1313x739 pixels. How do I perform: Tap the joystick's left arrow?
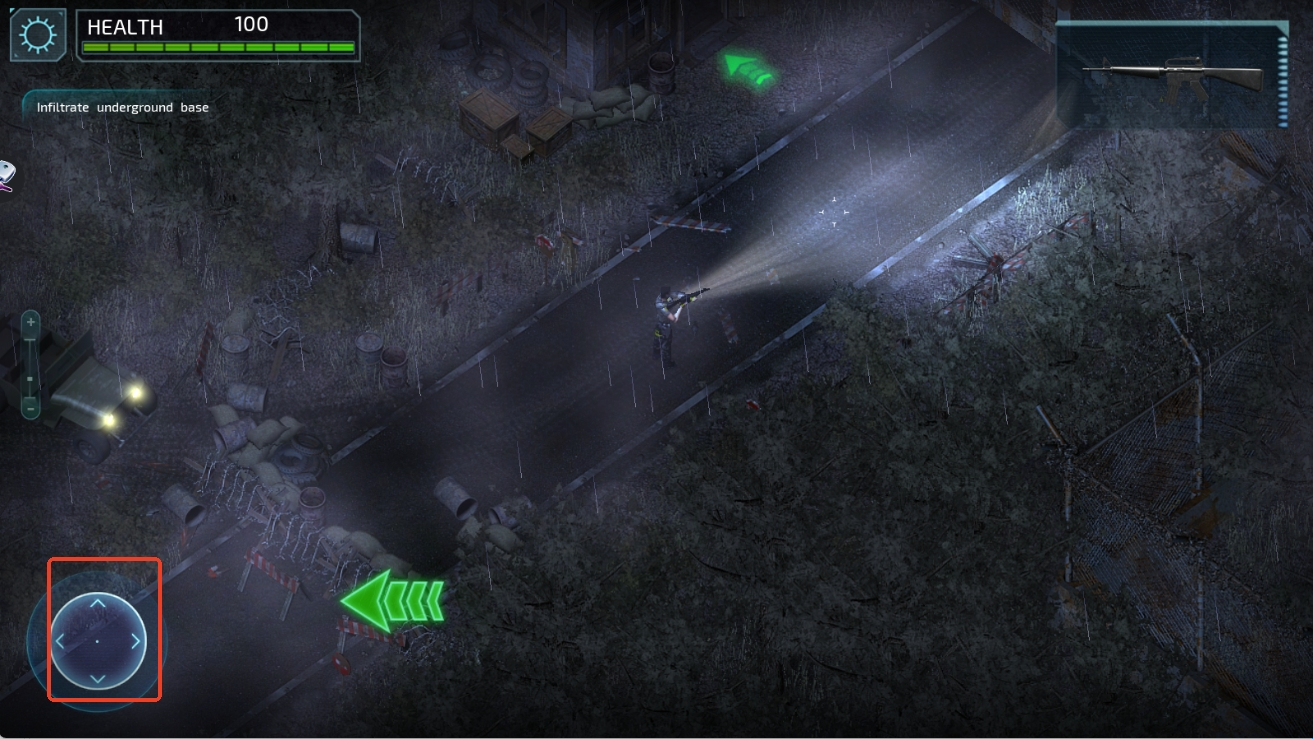tap(60, 641)
